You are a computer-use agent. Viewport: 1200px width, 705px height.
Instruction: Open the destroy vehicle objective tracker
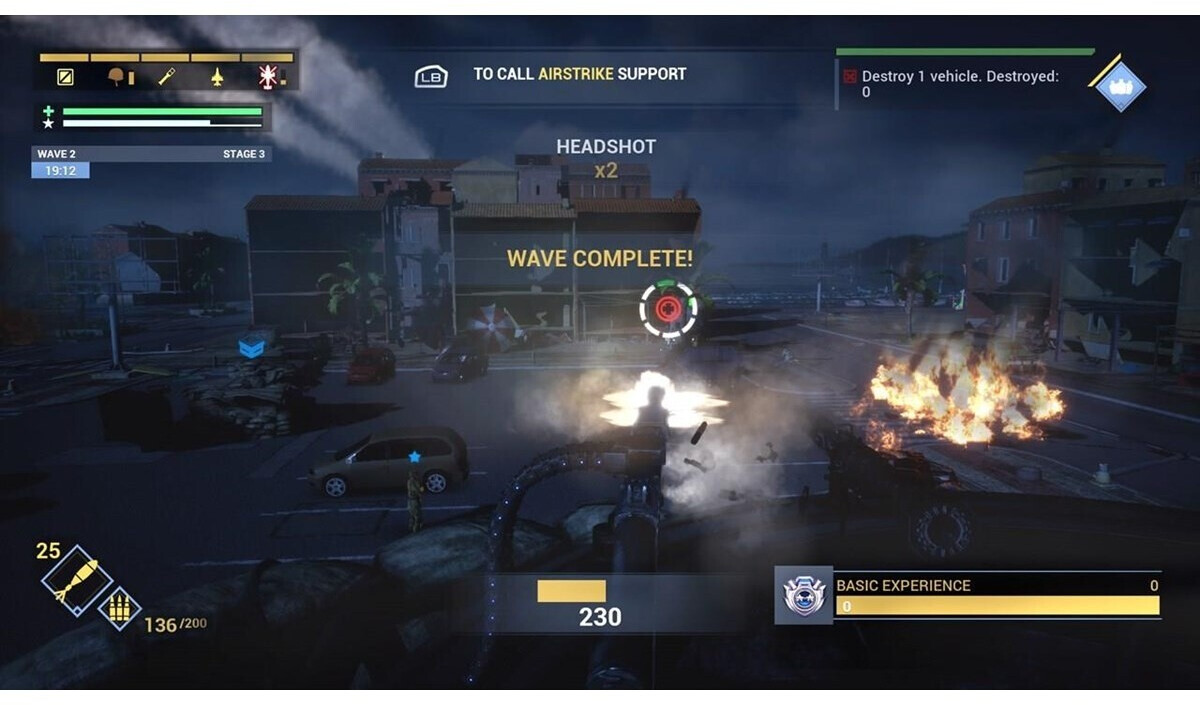coord(958,84)
